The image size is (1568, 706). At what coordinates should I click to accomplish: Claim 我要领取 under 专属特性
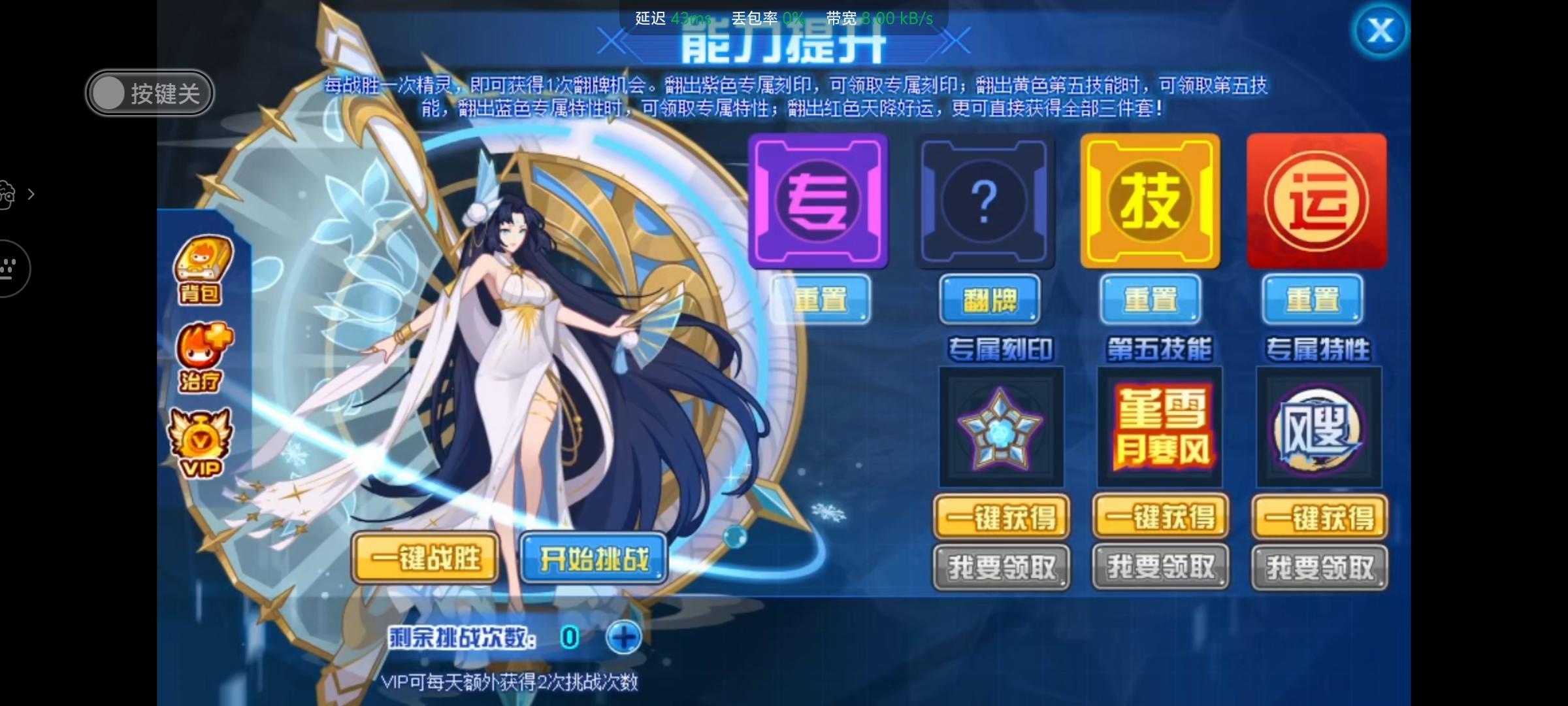(x=1318, y=567)
